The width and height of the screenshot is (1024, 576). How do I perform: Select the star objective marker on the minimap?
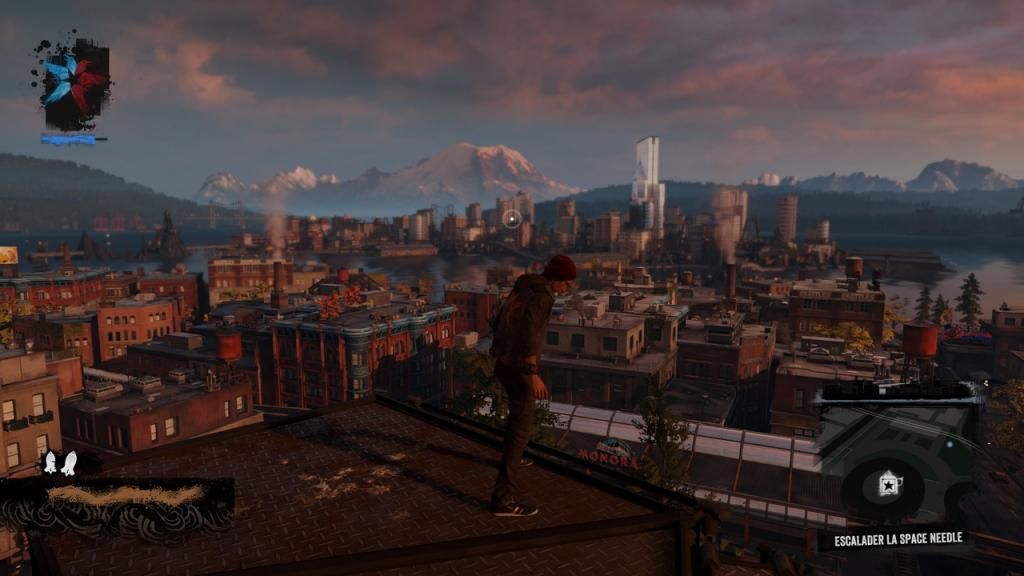(x=886, y=485)
